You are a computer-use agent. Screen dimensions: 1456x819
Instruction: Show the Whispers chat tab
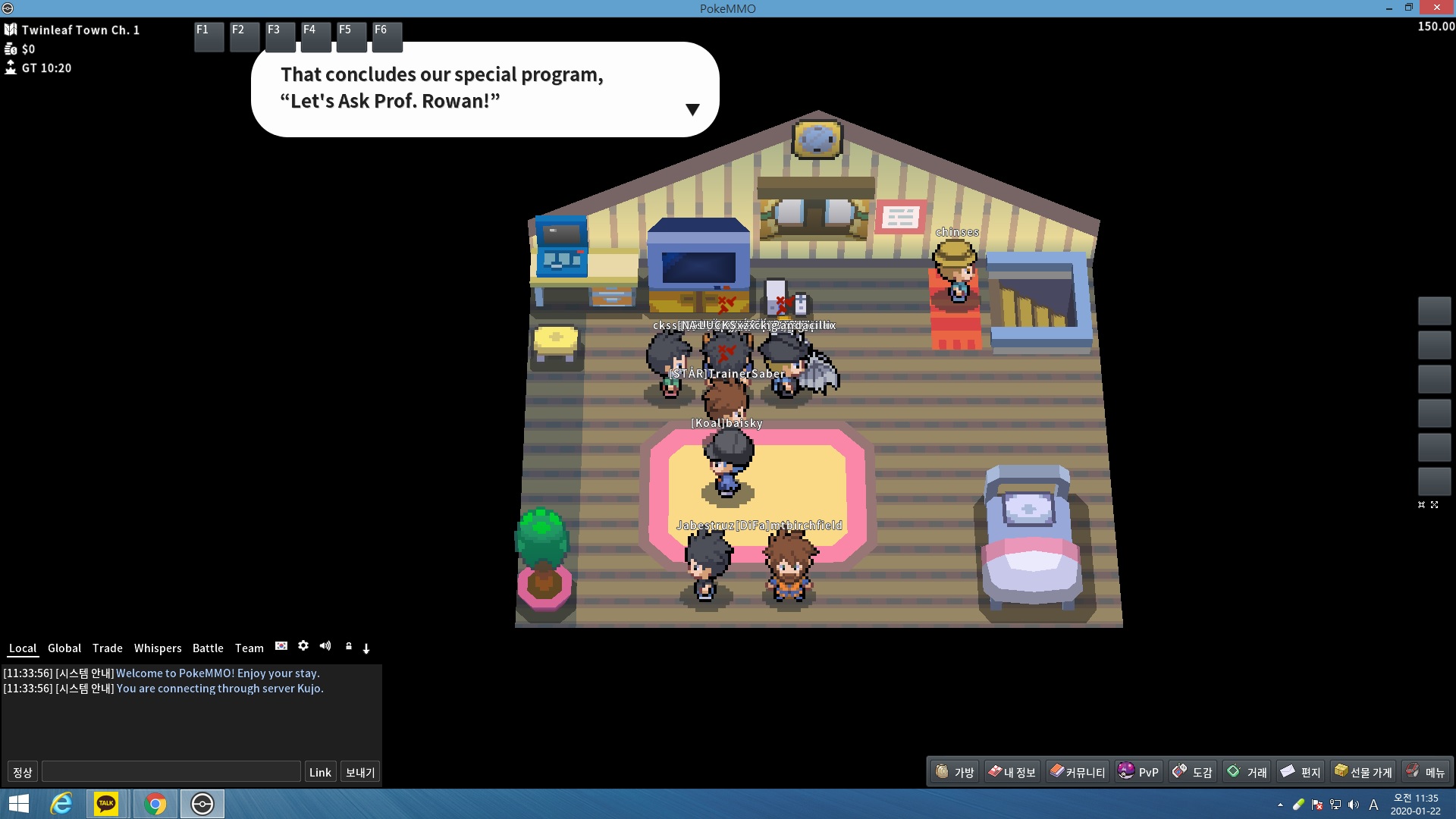click(x=158, y=648)
